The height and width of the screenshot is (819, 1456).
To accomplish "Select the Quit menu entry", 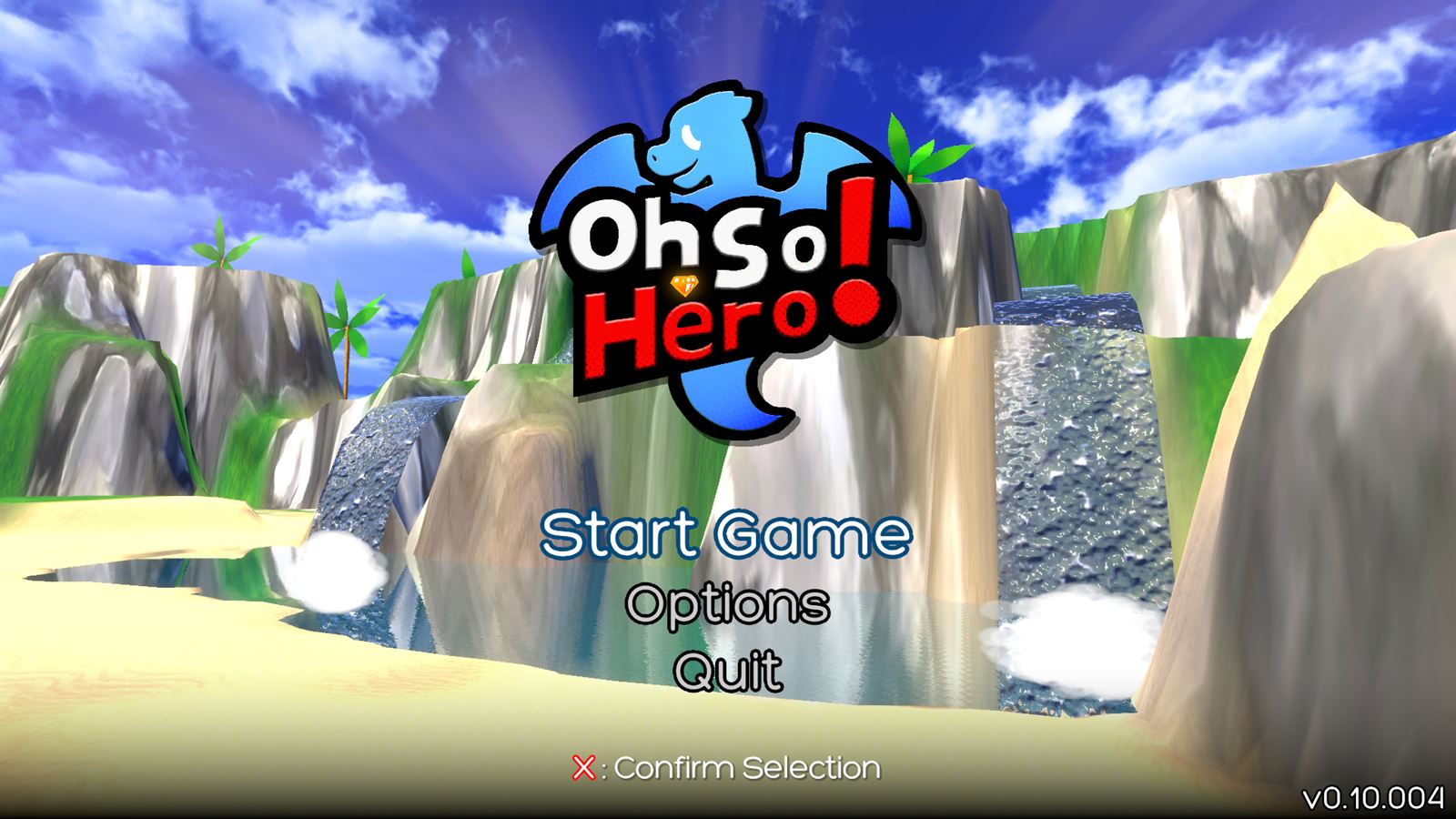I will coord(727,670).
